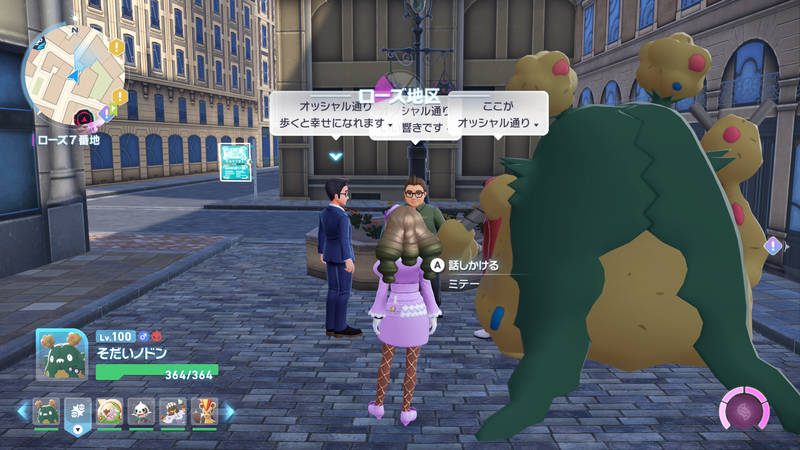Screen dimensions: 800x450
Task: Click the party bar's right arrow
Action: (229, 411)
